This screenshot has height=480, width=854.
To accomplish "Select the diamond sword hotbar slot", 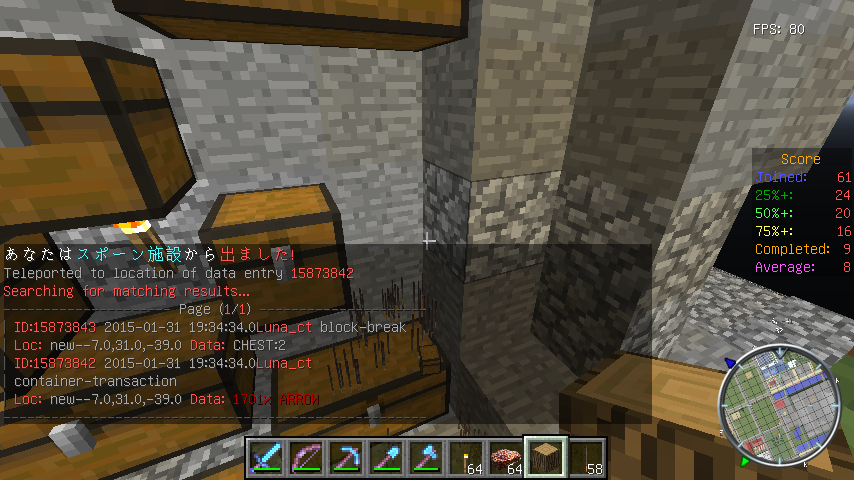I will click(266, 457).
